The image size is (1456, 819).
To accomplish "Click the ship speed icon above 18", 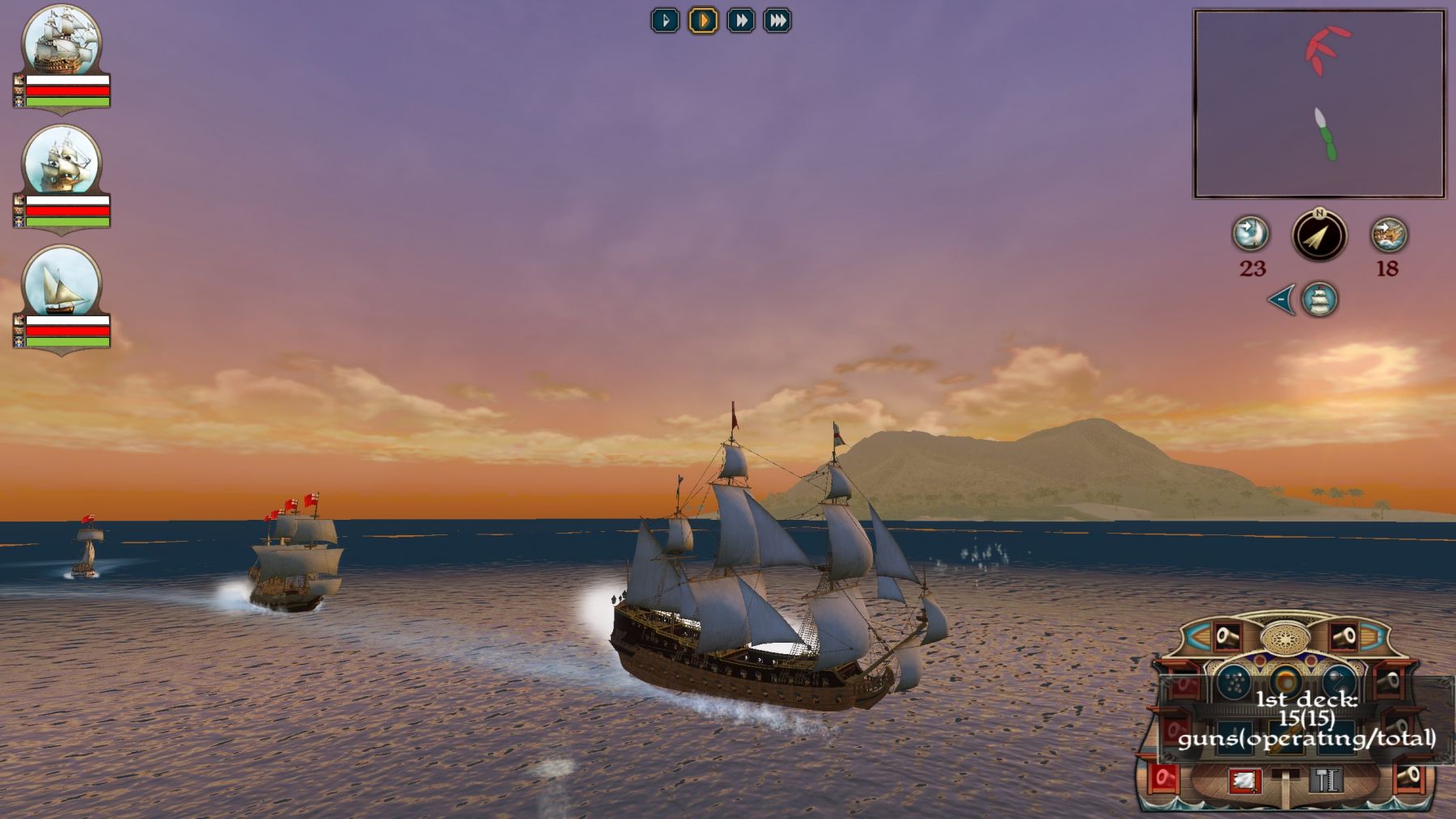I will (x=1389, y=234).
